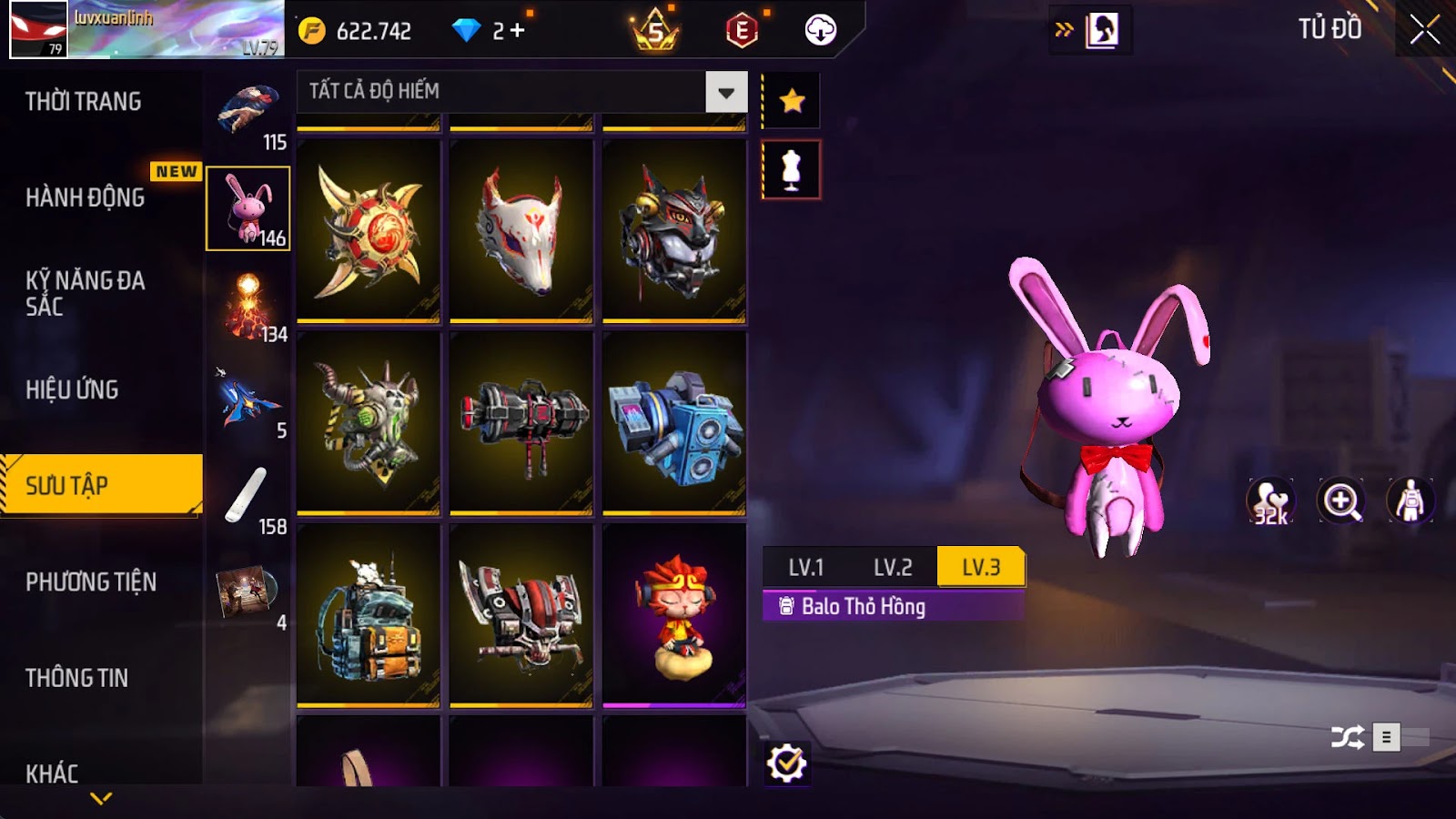Pick the red-haired monkey kid backpack
The height and width of the screenshot is (819, 1456).
674,615
